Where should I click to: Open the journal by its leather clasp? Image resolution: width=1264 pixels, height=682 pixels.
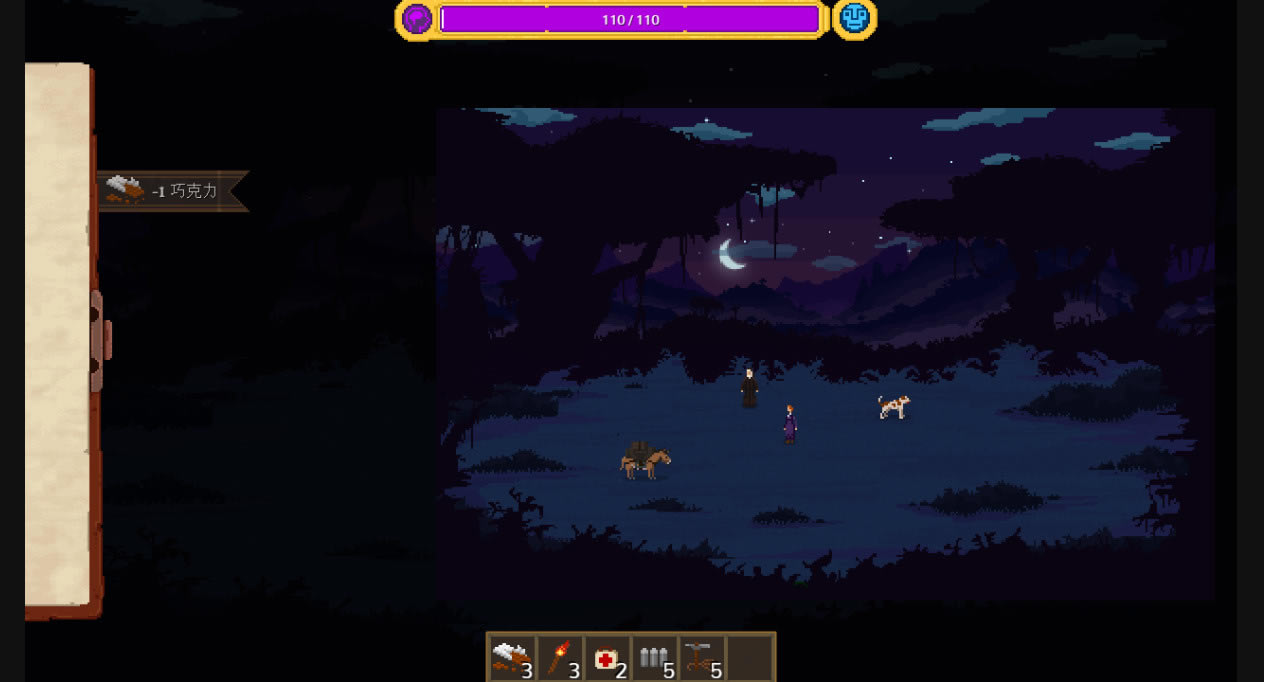(x=99, y=340)
